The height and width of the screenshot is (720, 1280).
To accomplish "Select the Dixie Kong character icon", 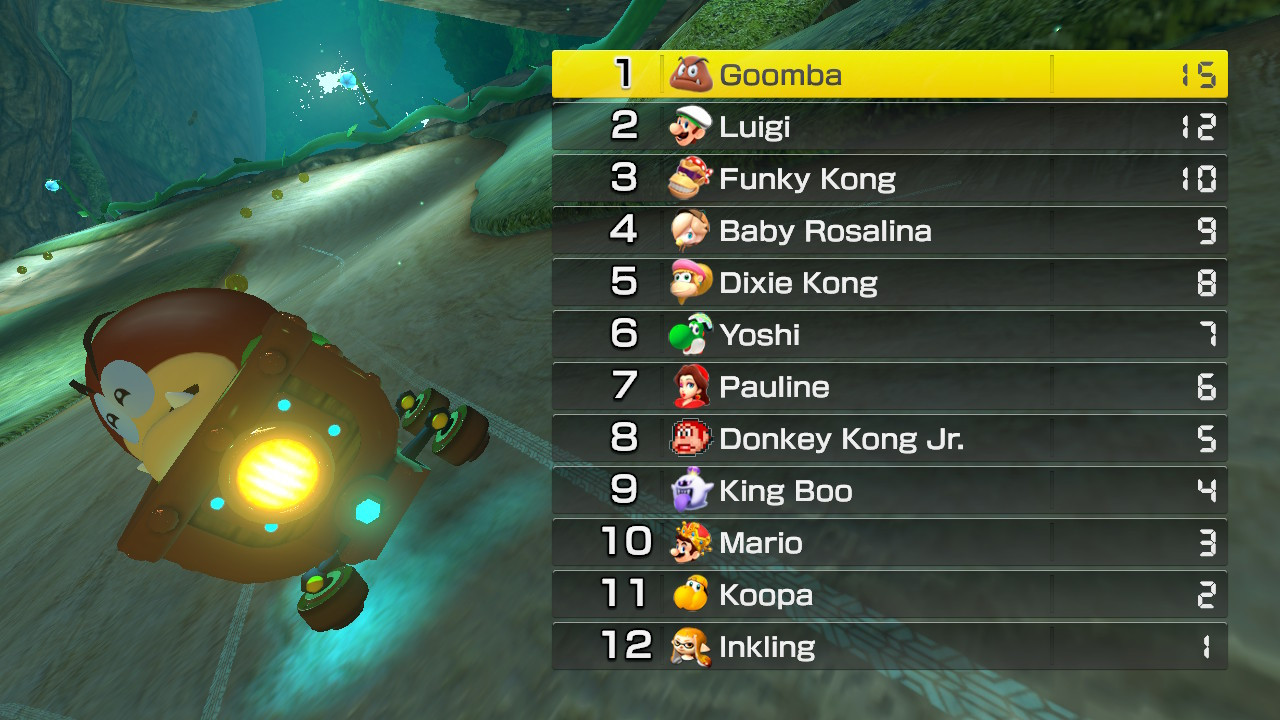I will click(x=687, y=282).
